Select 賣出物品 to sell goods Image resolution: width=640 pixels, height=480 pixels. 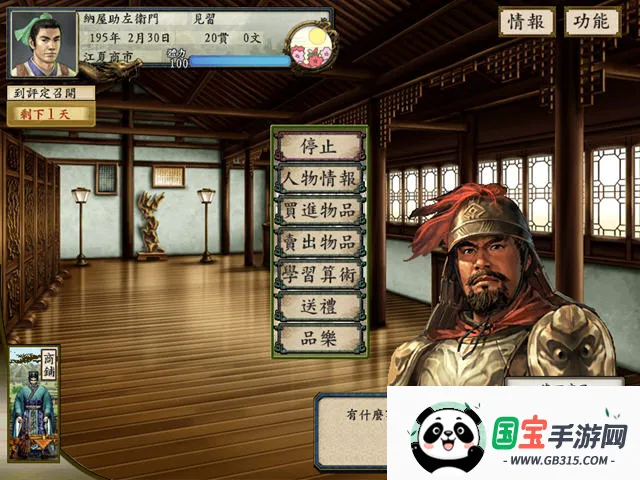pos(318,243)
